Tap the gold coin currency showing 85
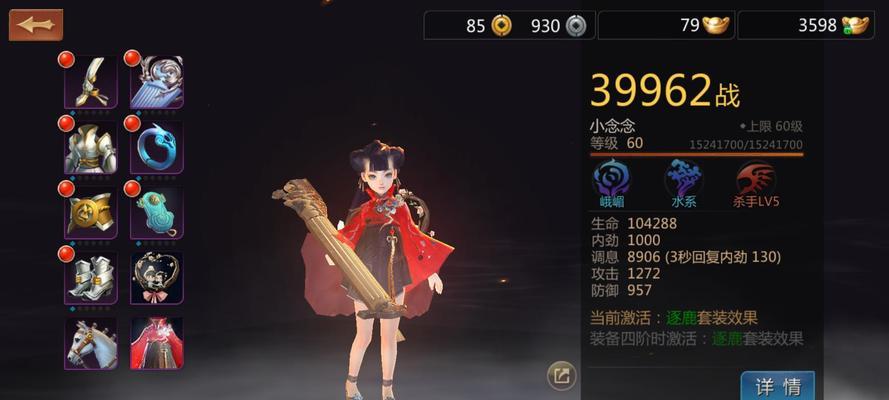 [x=501, y=26]
